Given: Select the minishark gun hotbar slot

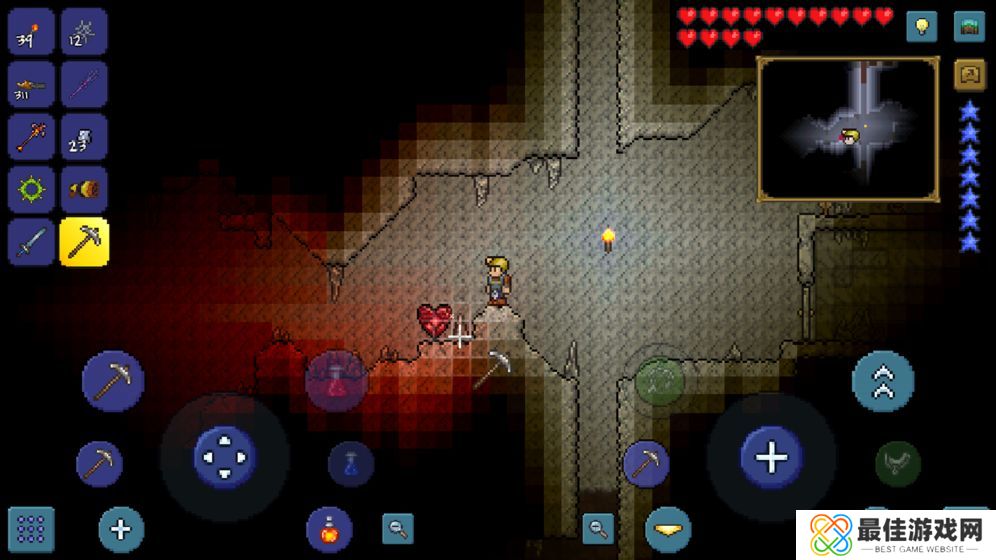Looking at the screenshot, I should (x=31, y=85).
